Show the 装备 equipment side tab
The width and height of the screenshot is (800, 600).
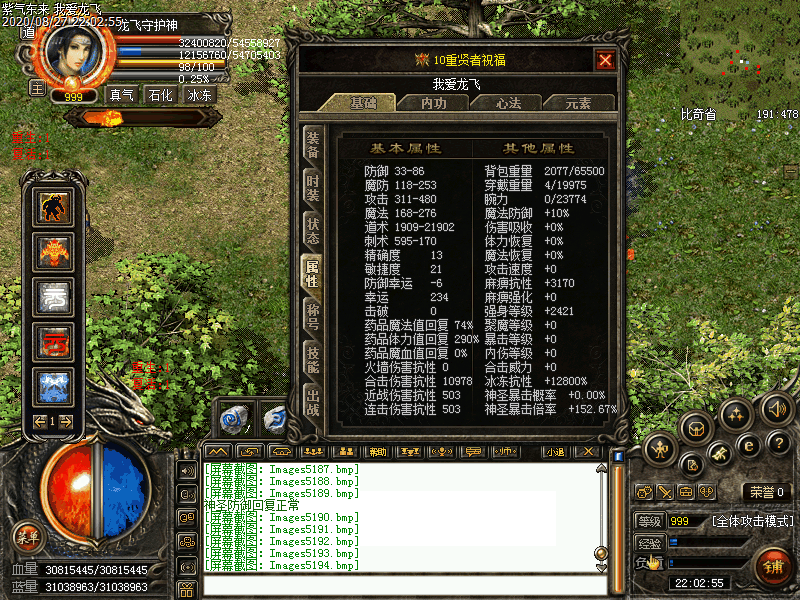313,145
